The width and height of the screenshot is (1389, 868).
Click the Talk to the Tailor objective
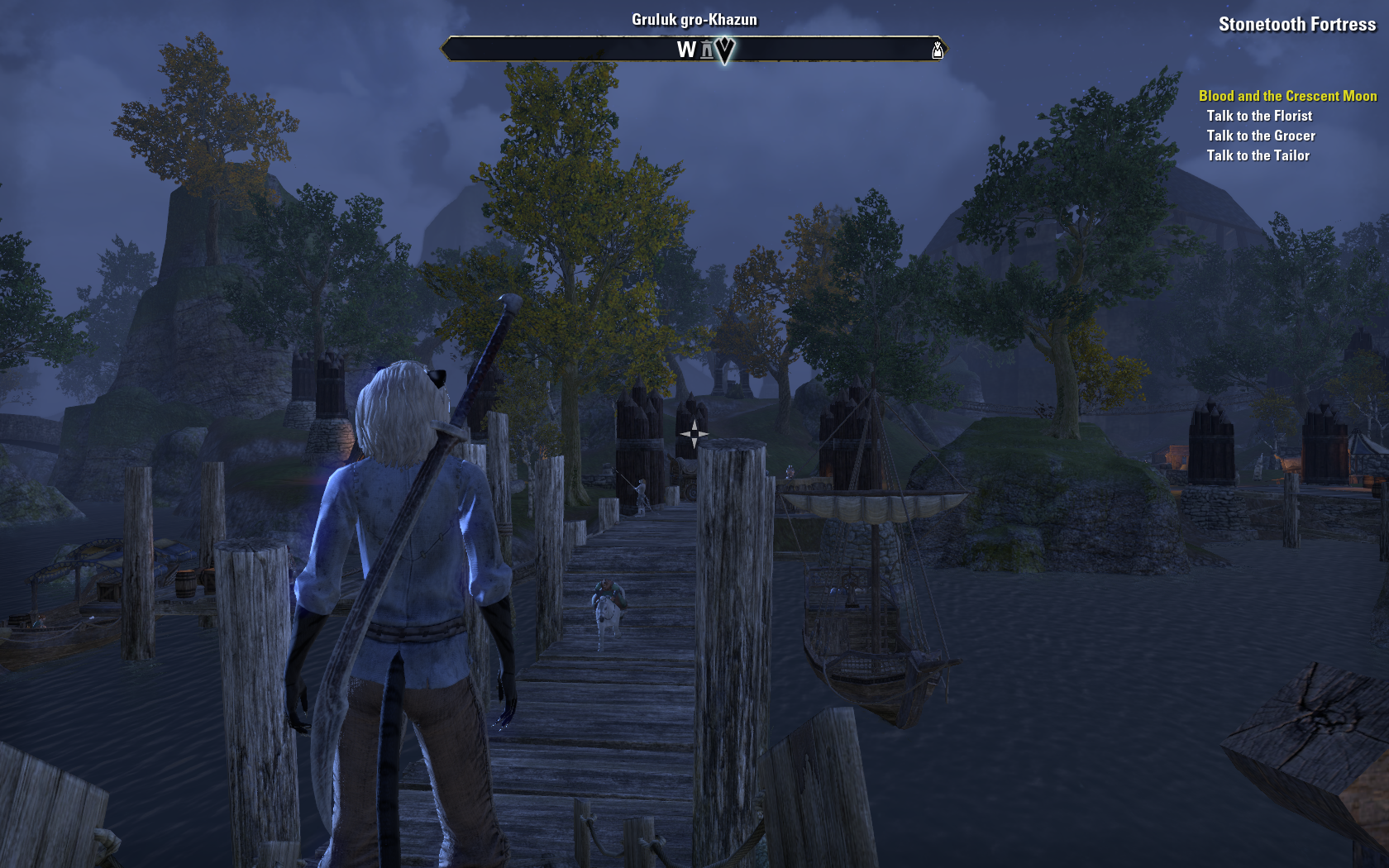coord(1258,155)
